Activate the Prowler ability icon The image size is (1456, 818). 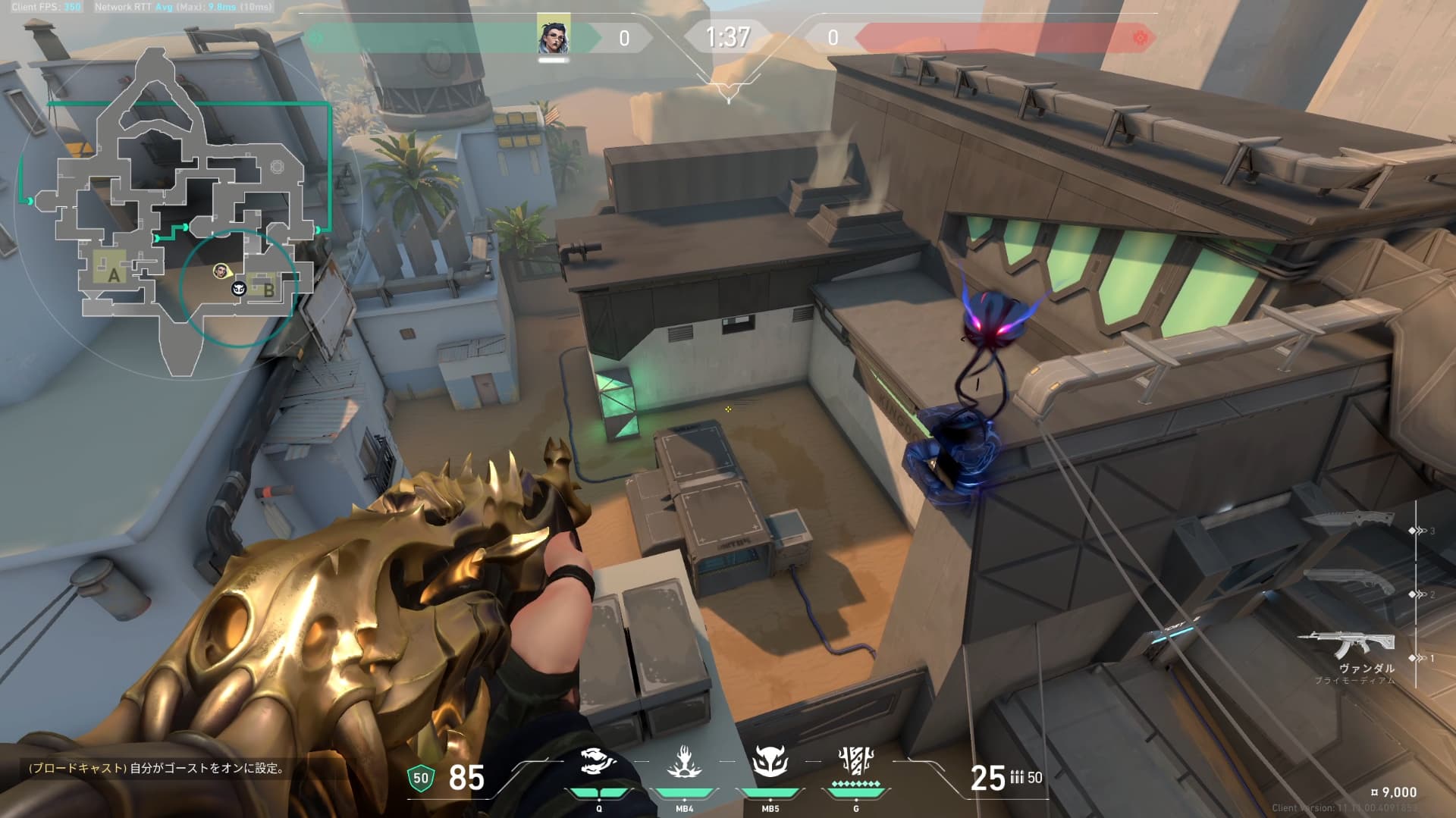pos(598,762)
